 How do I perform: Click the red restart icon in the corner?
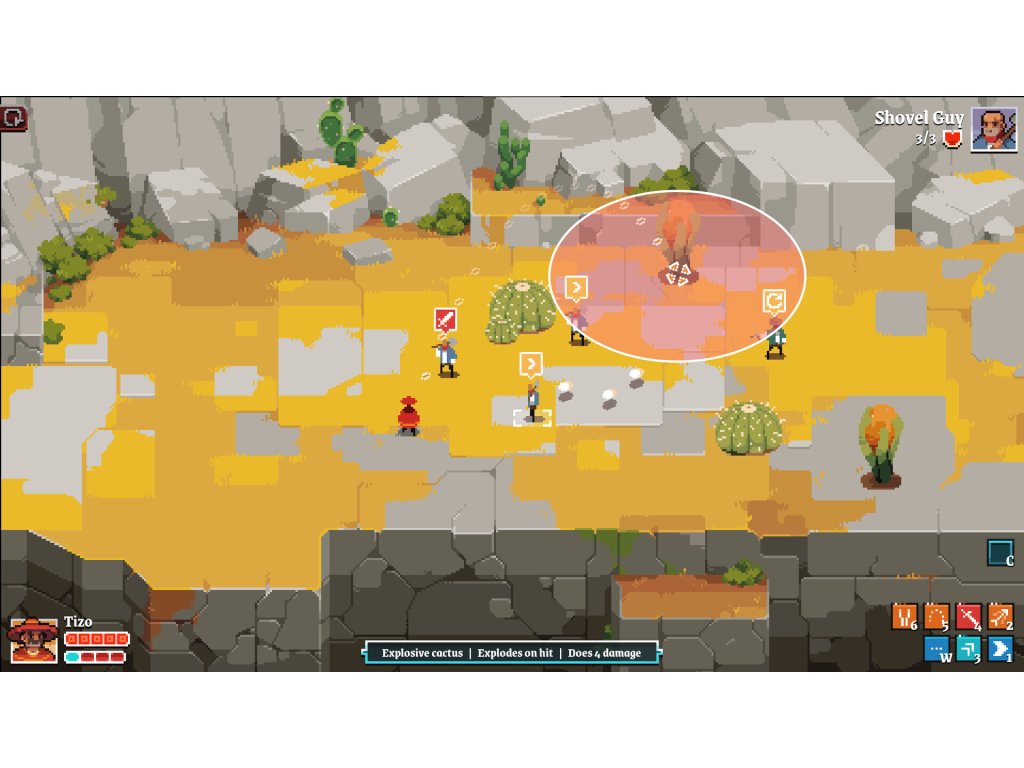pos(14,117)
